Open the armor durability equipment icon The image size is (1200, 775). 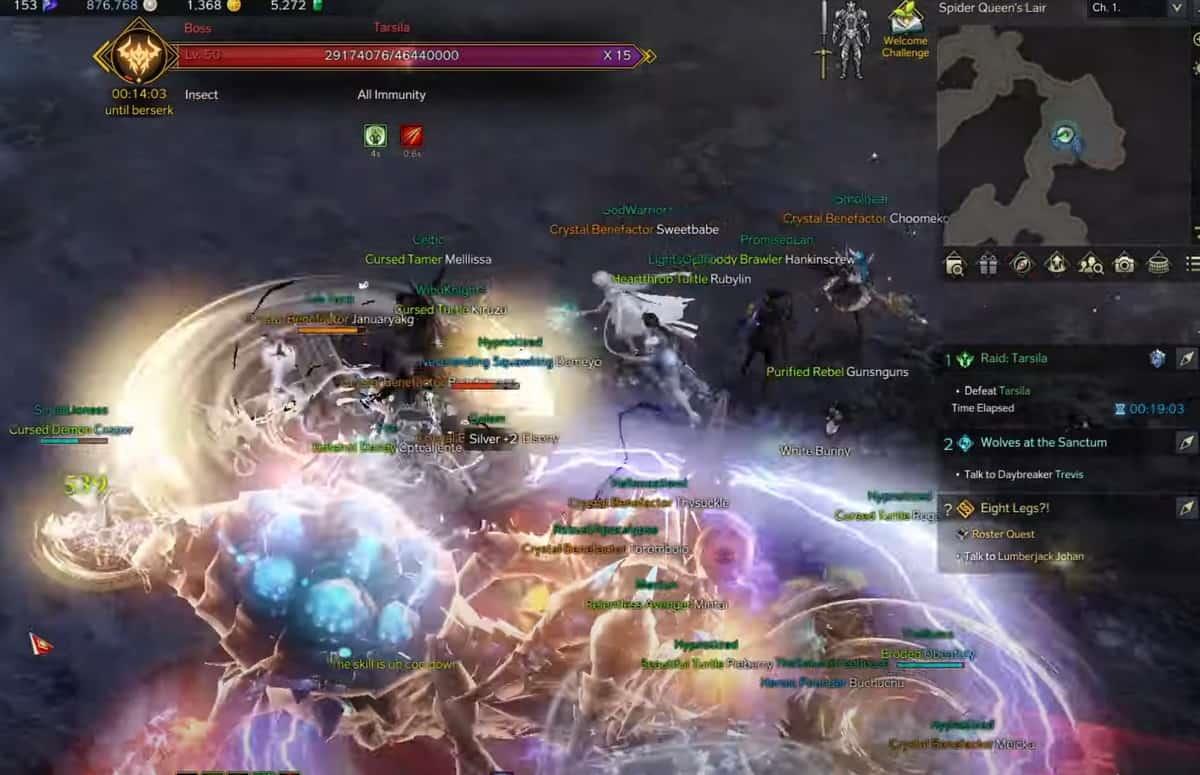pos(850,40)
